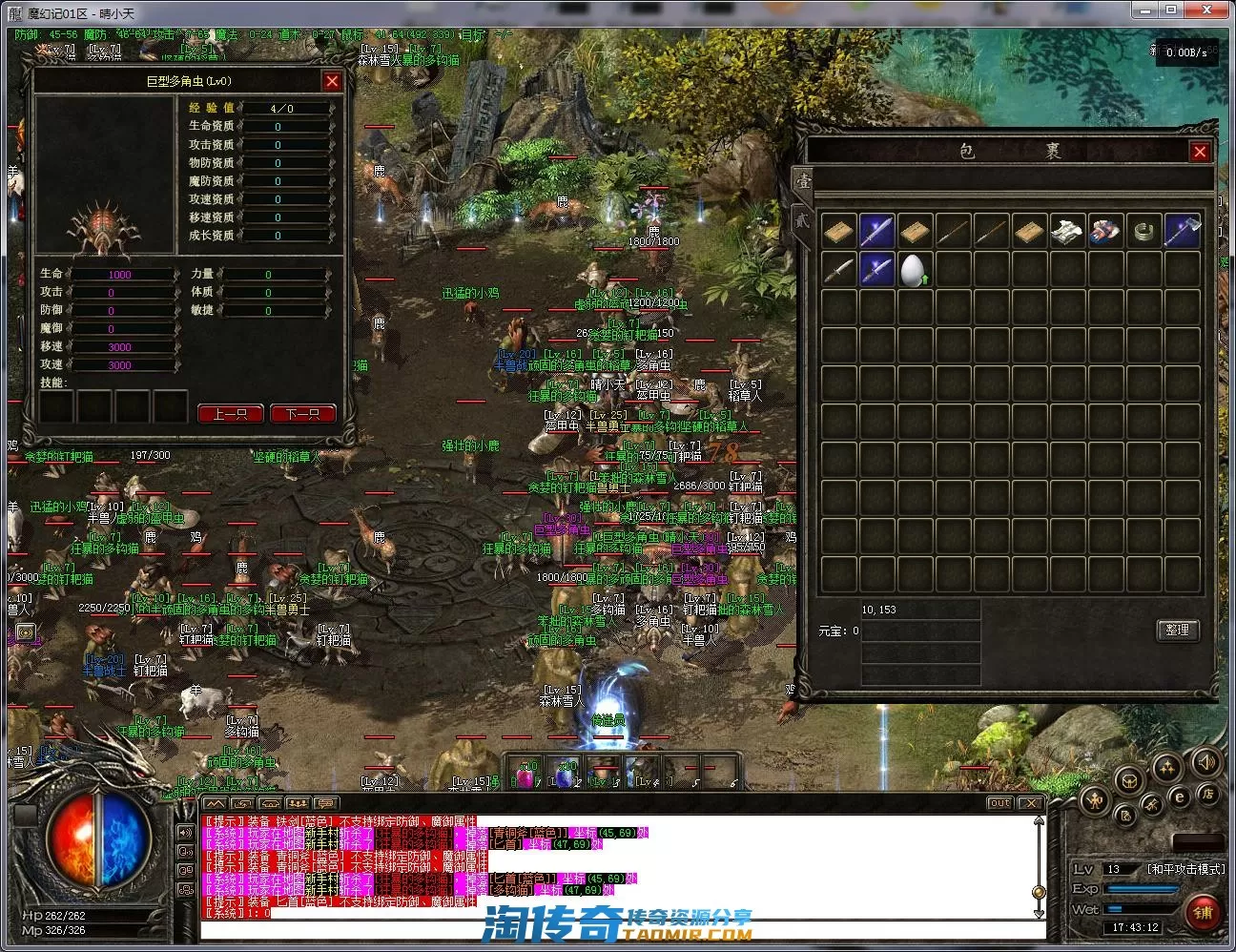Close the 包裹 inventory window
Viewport: 1236px width, 952px height.
pyautogui.click(x=1200, y=152)
